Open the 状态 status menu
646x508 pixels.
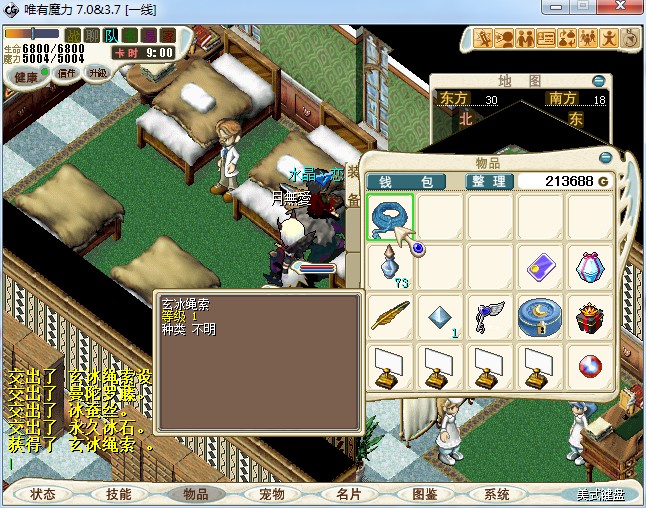[x=43, y=494]
